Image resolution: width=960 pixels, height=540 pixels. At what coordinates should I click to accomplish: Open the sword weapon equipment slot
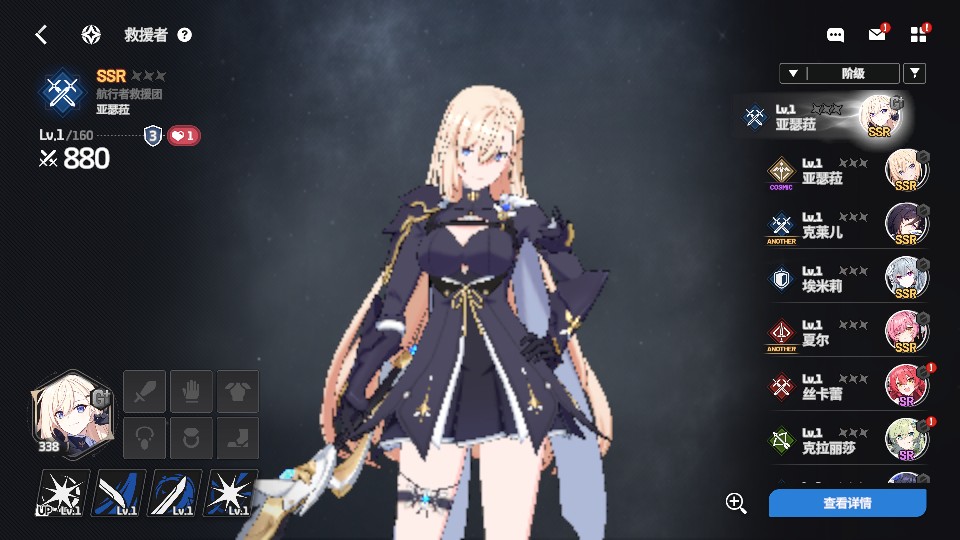(143, 390)
